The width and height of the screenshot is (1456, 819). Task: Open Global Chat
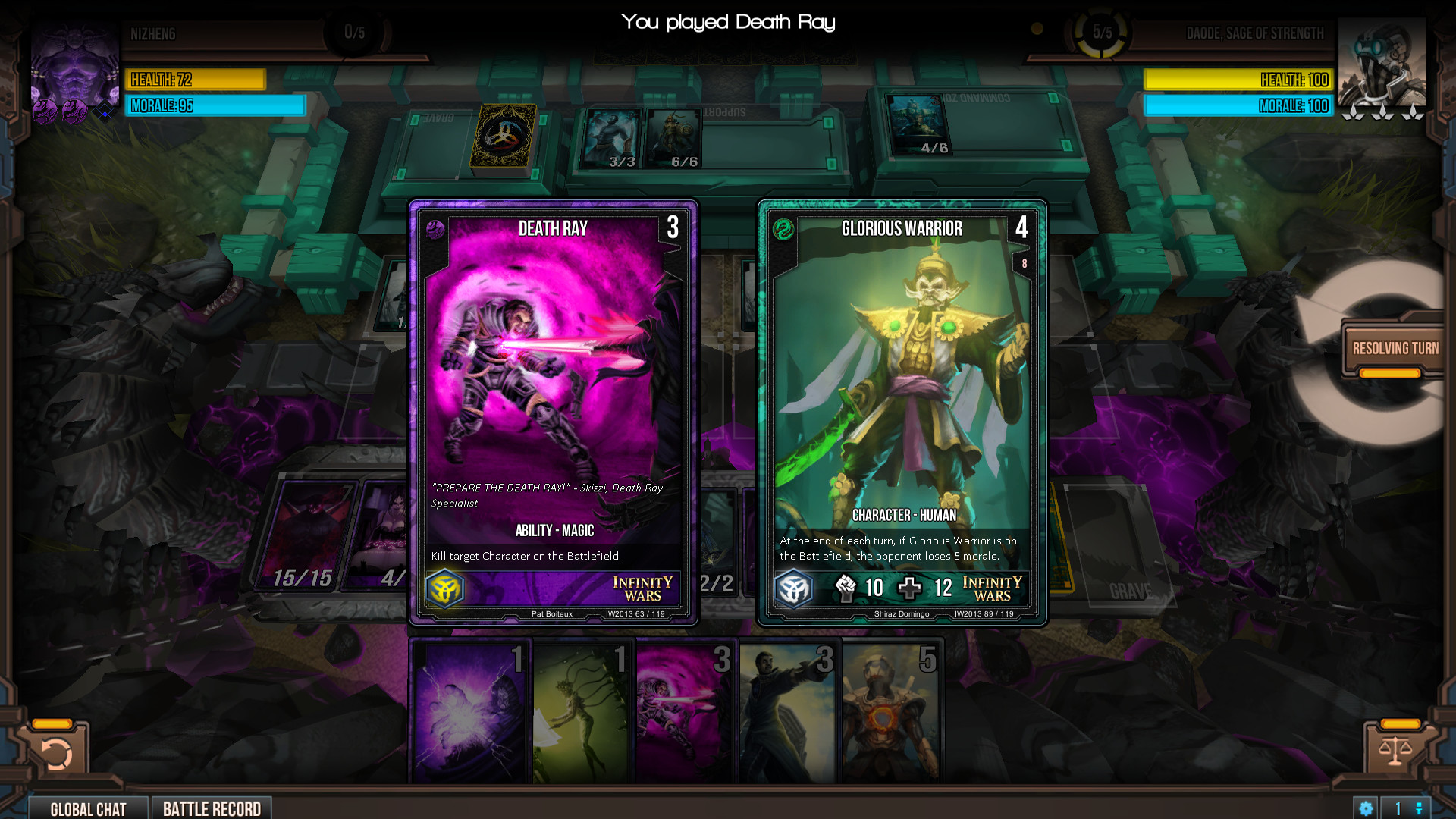pyautogui.click(x=88, y=808)
